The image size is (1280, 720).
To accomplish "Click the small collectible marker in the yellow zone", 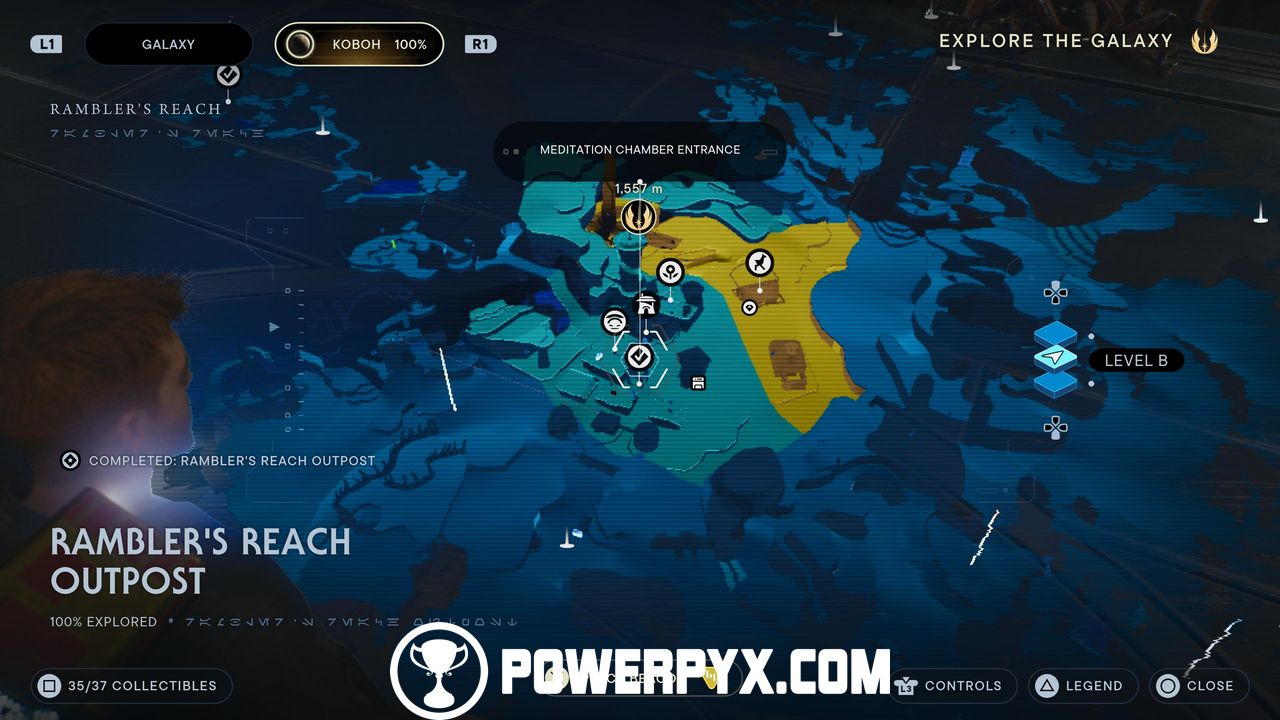I will pos(749,307).
